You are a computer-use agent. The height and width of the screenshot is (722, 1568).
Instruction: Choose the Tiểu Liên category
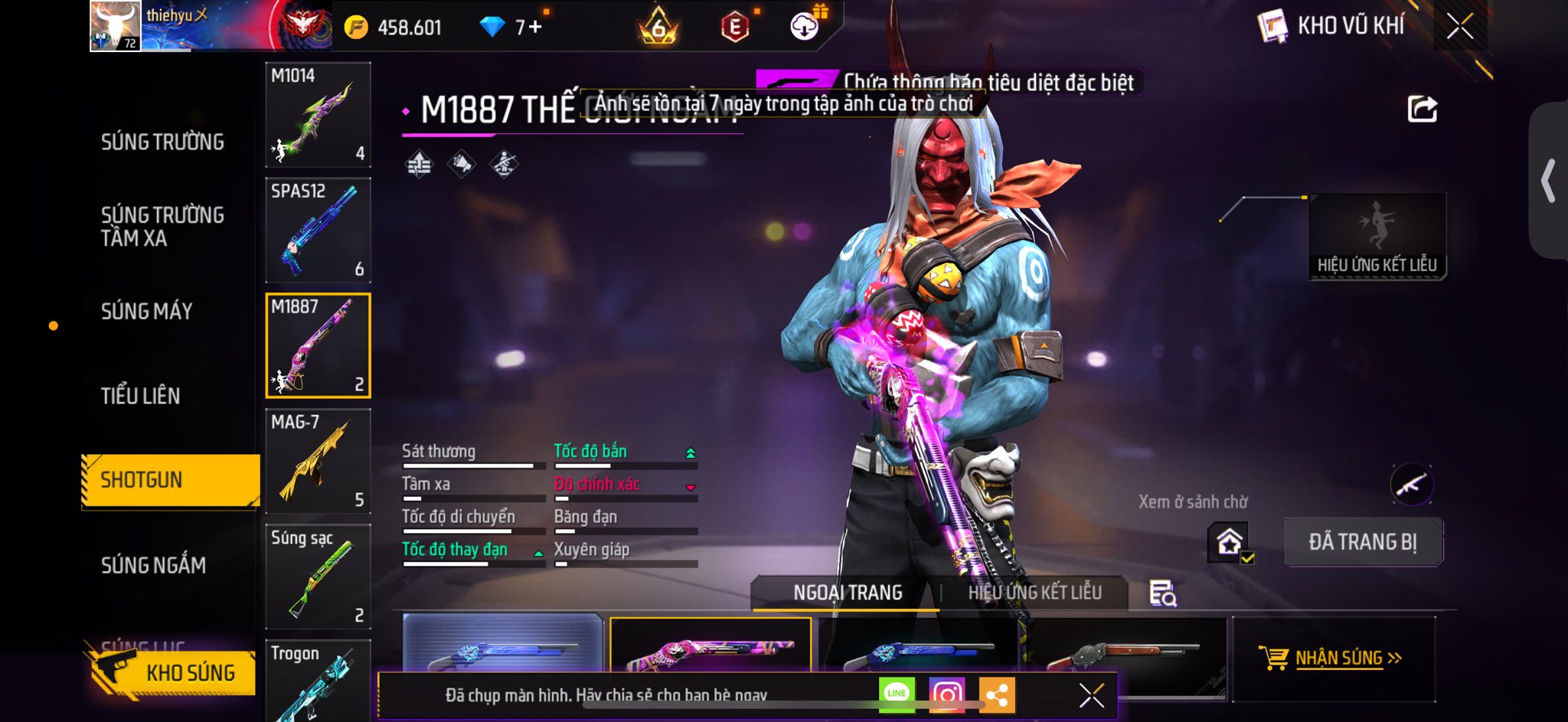click(141, 396)
